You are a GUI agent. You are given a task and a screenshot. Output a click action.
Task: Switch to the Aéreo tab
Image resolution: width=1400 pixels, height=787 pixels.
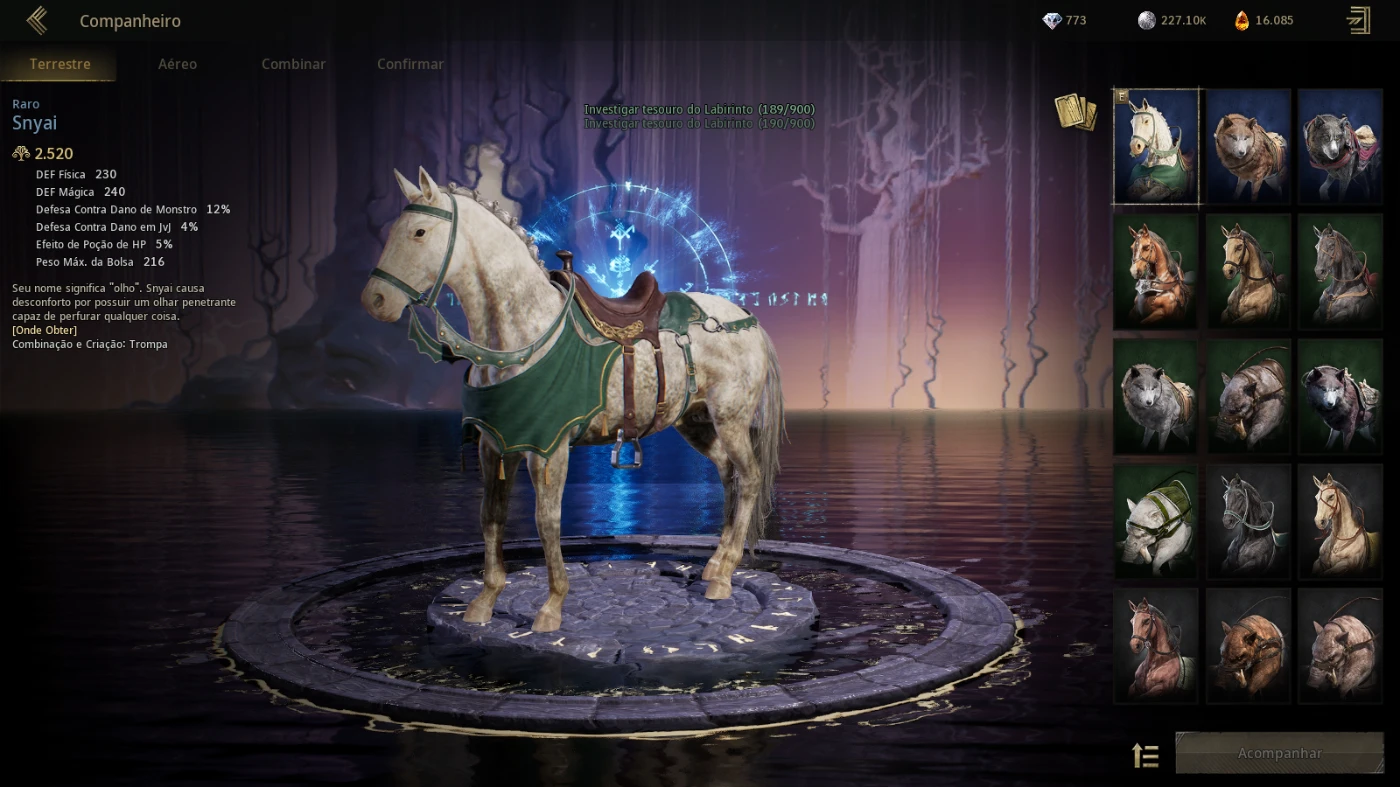tap(177, 63)
